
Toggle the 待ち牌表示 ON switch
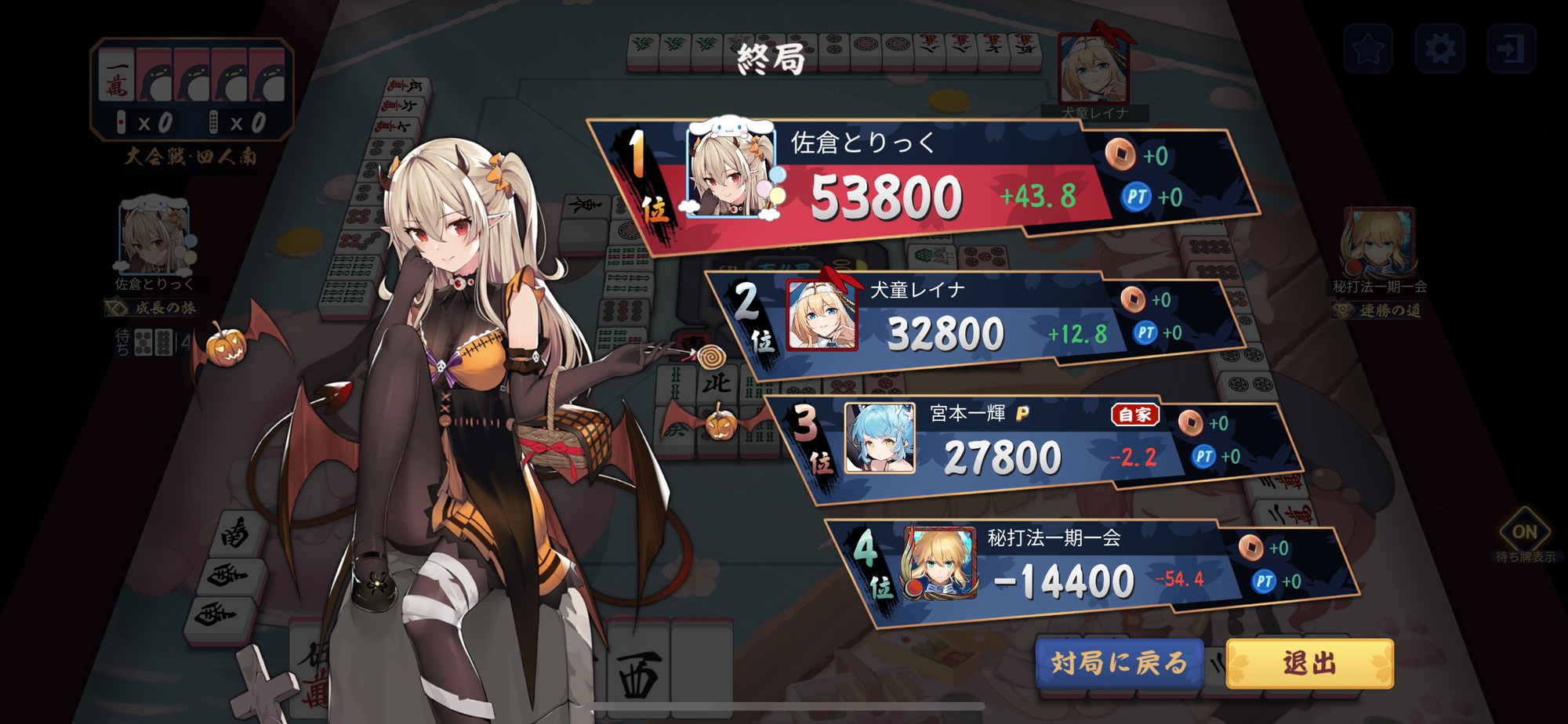click(1524, 532)
